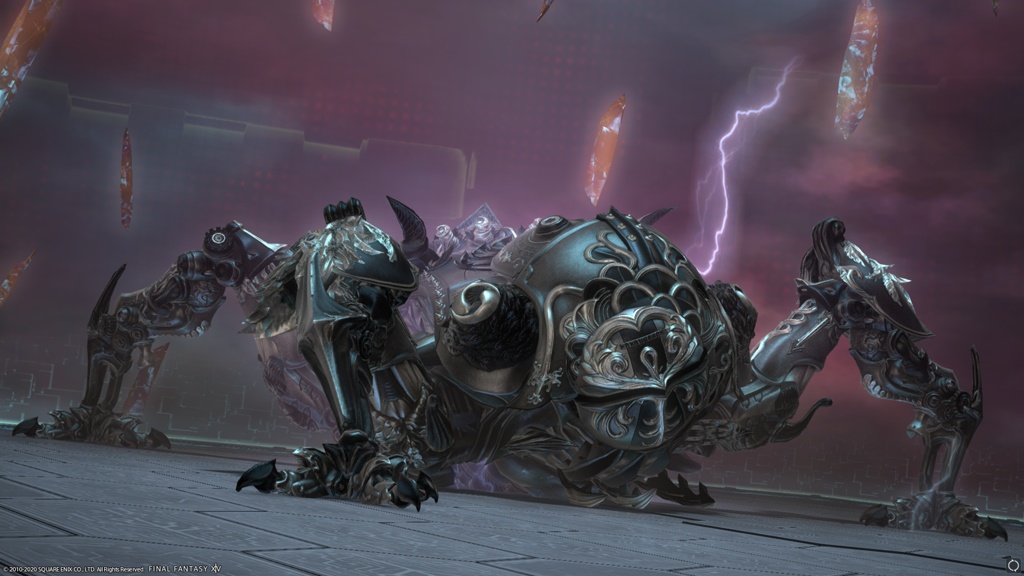Viewport: 1024px width, 576px height.
Task: Click the circular rotate icon button
Action: click(x=1013, y=565)
